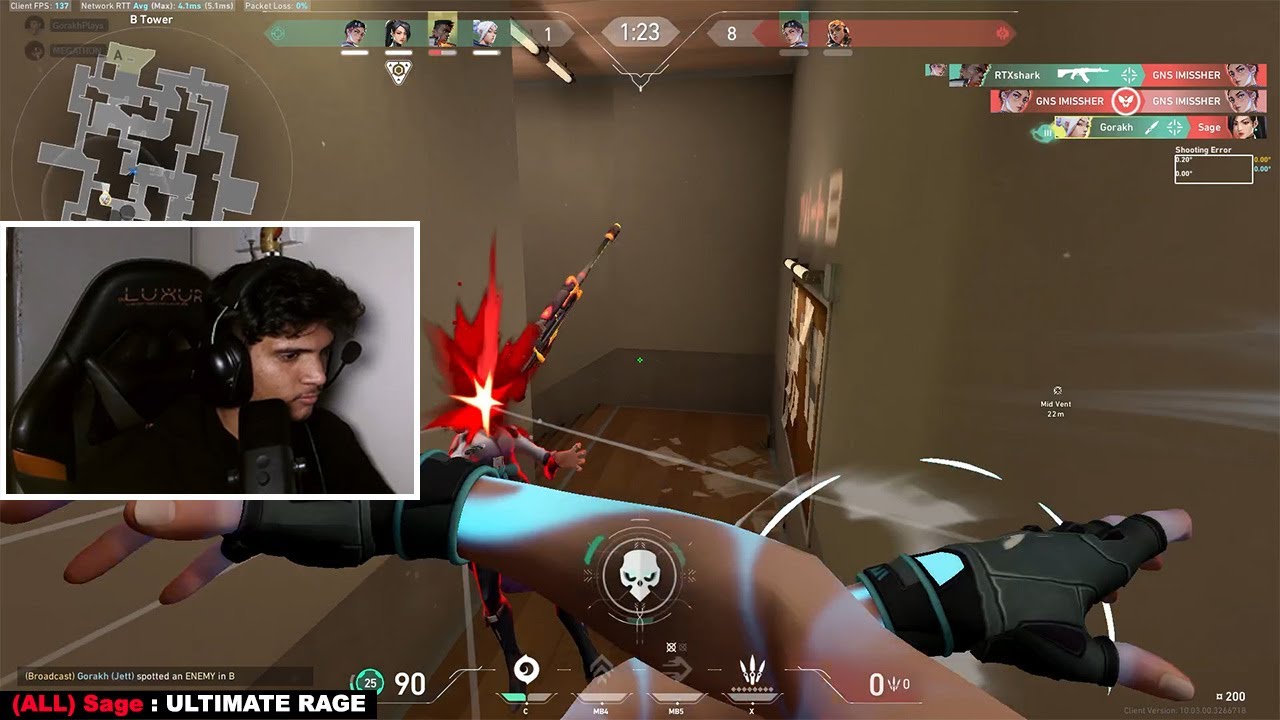This screenshot has width=1280, height=720.
Task: Activate the Blade Storm ultimate knives
Action: [752, 670]
